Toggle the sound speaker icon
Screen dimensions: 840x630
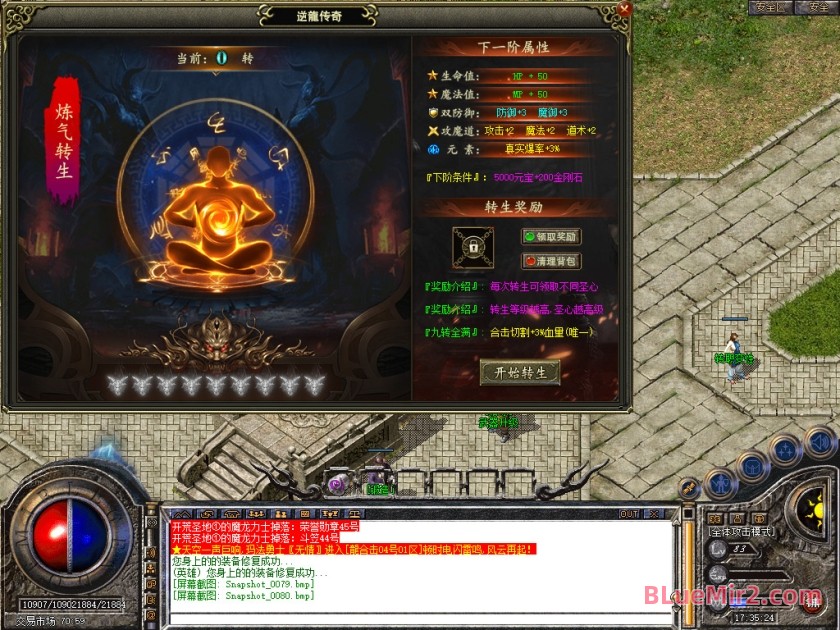point(819,440)
